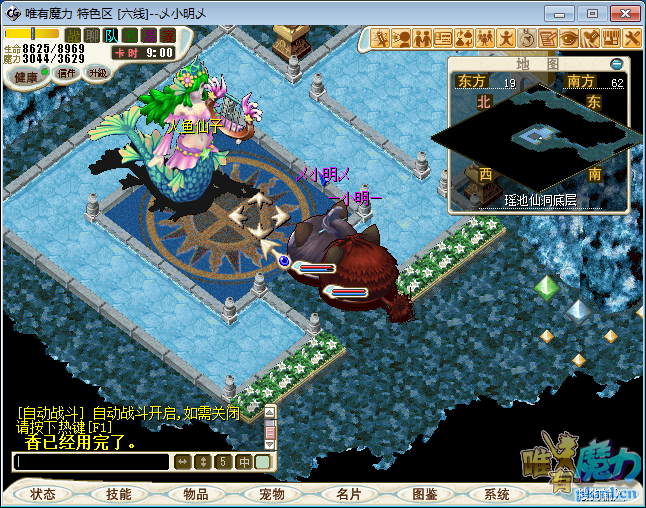Open the 系统 (System) menu
Viewport: 646px width, 508px height.
[x=497, y=494]
